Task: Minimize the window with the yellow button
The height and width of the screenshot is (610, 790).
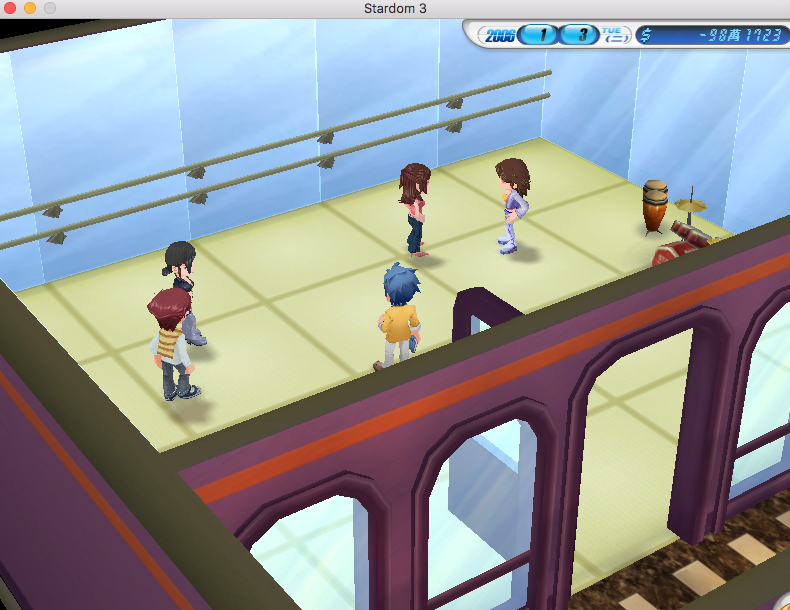Action: coord(30,9)
